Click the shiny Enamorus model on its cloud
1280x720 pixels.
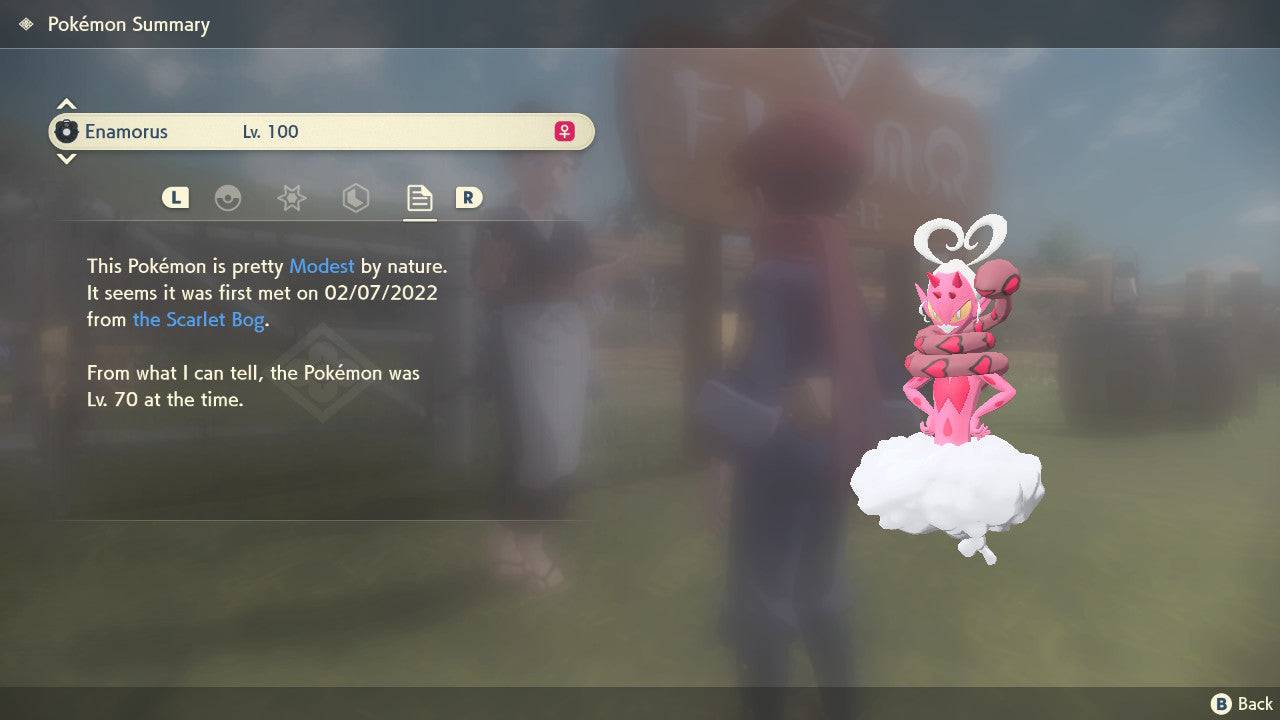[950, 400]
